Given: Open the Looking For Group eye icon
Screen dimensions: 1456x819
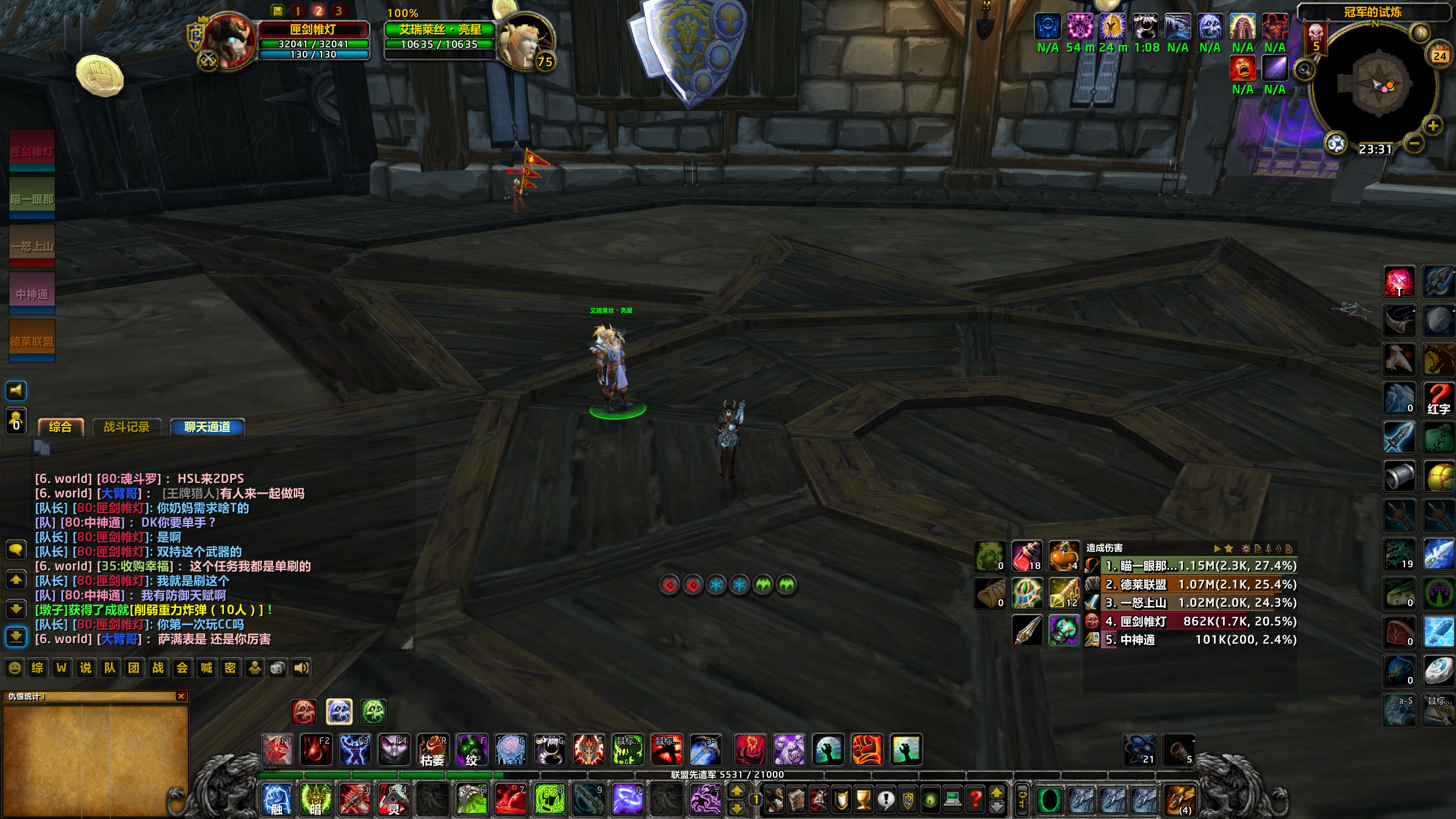Looking at the screenshot, I should (x=930, y=800).
